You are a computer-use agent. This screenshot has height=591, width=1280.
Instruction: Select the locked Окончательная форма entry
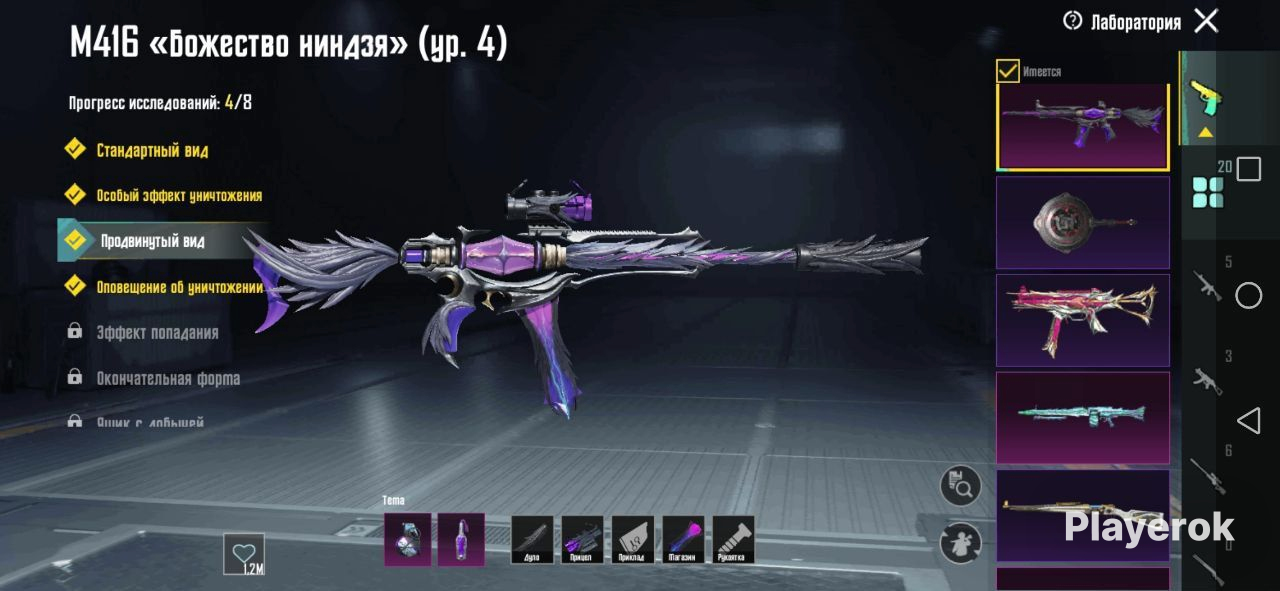[x=167, y=379]
